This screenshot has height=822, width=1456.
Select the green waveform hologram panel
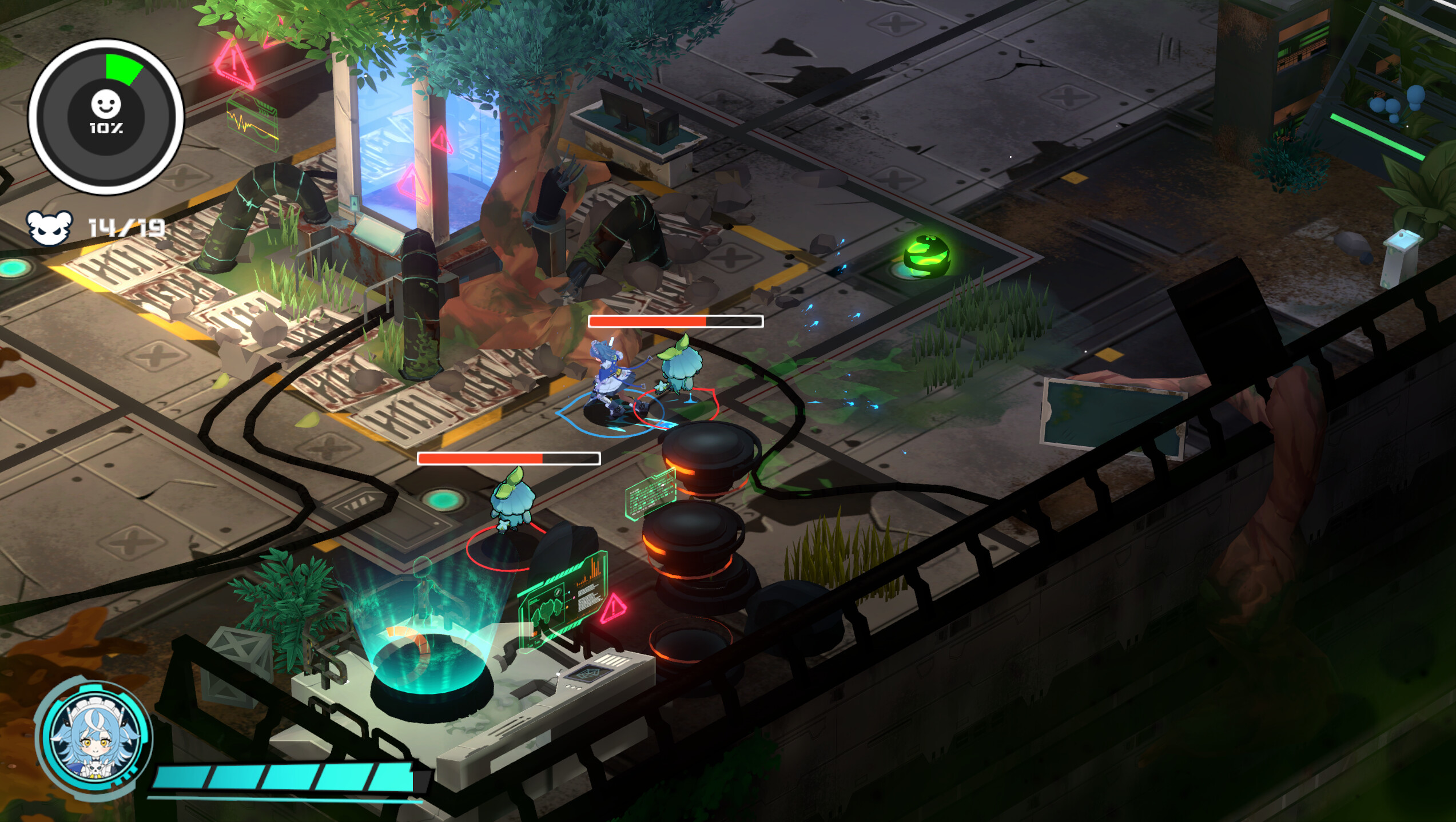click(252, 120)
